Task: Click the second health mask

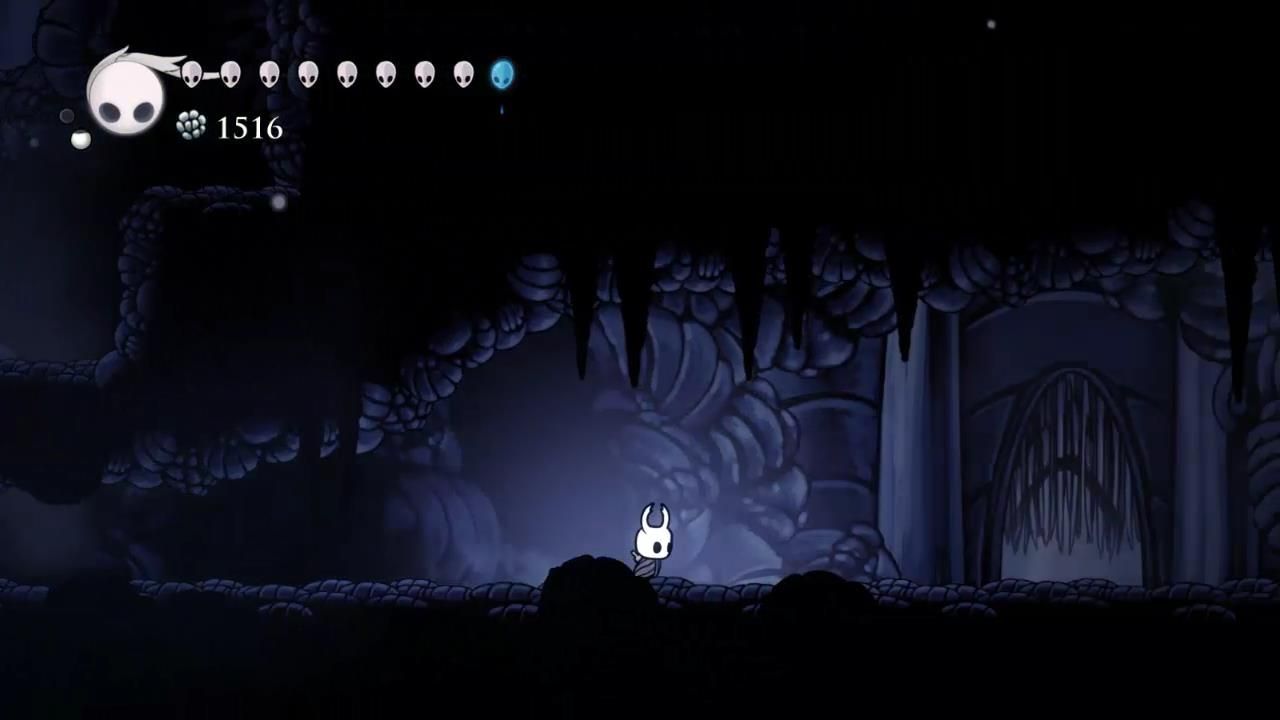Action: (x=230, y=74)
